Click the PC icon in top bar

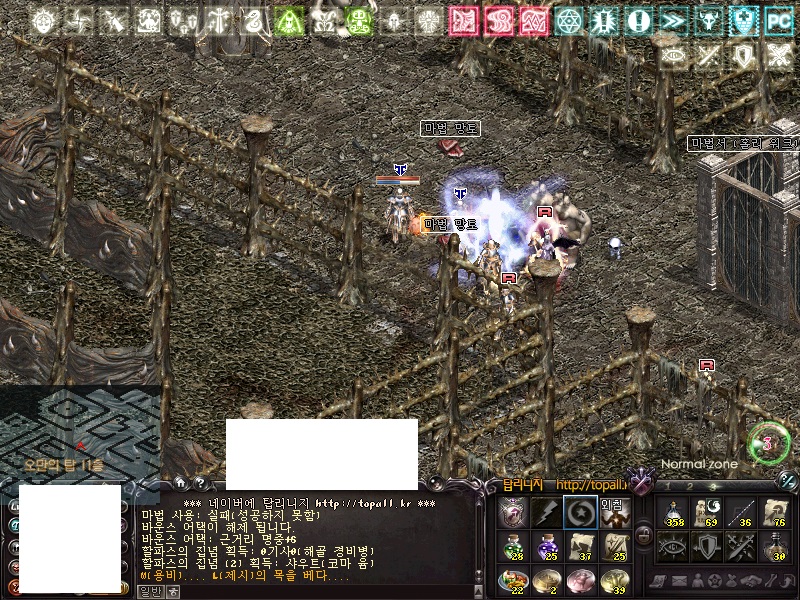778,20
